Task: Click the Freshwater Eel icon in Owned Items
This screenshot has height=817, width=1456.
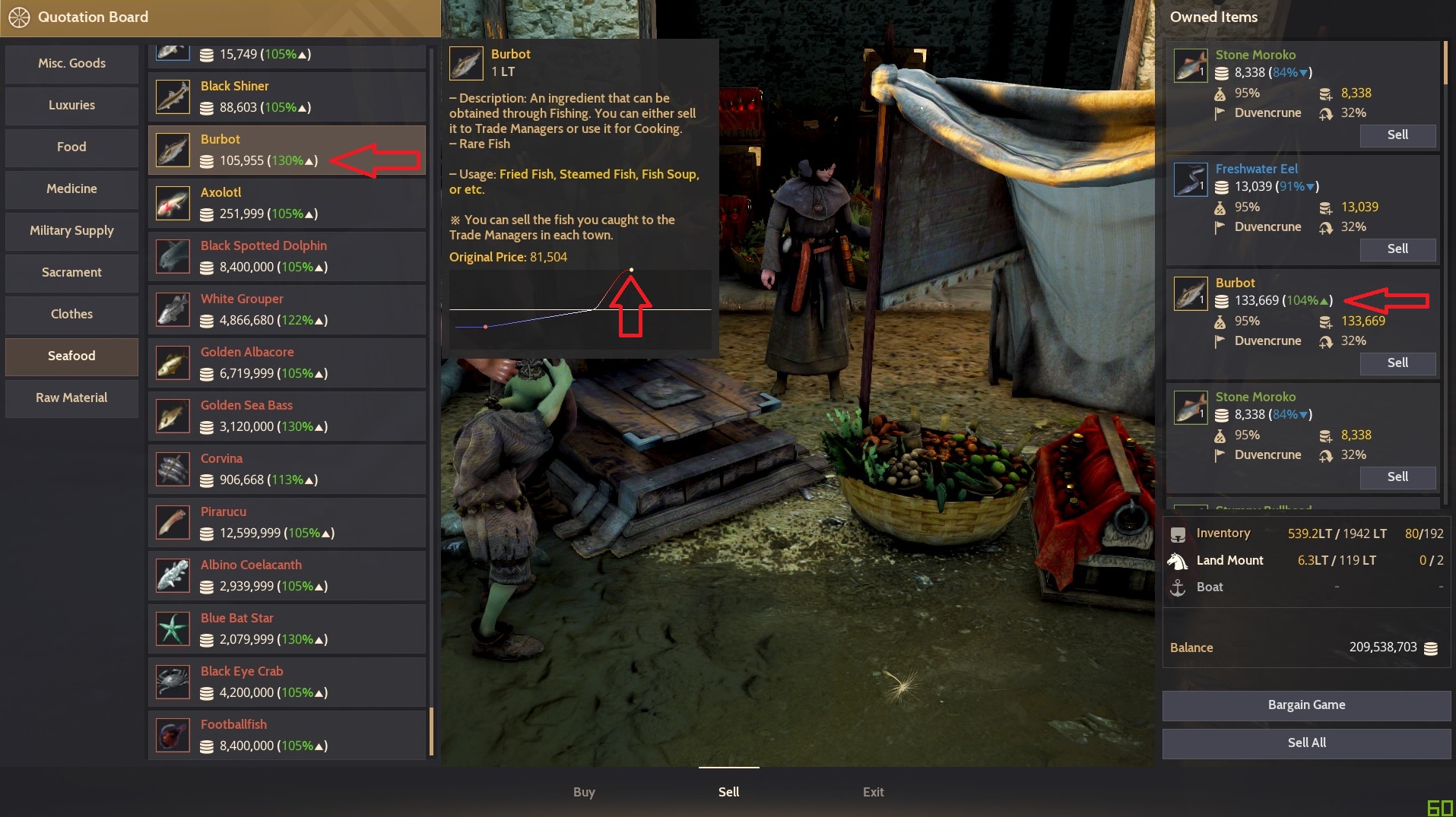Action: click(x=1190, y=179)
